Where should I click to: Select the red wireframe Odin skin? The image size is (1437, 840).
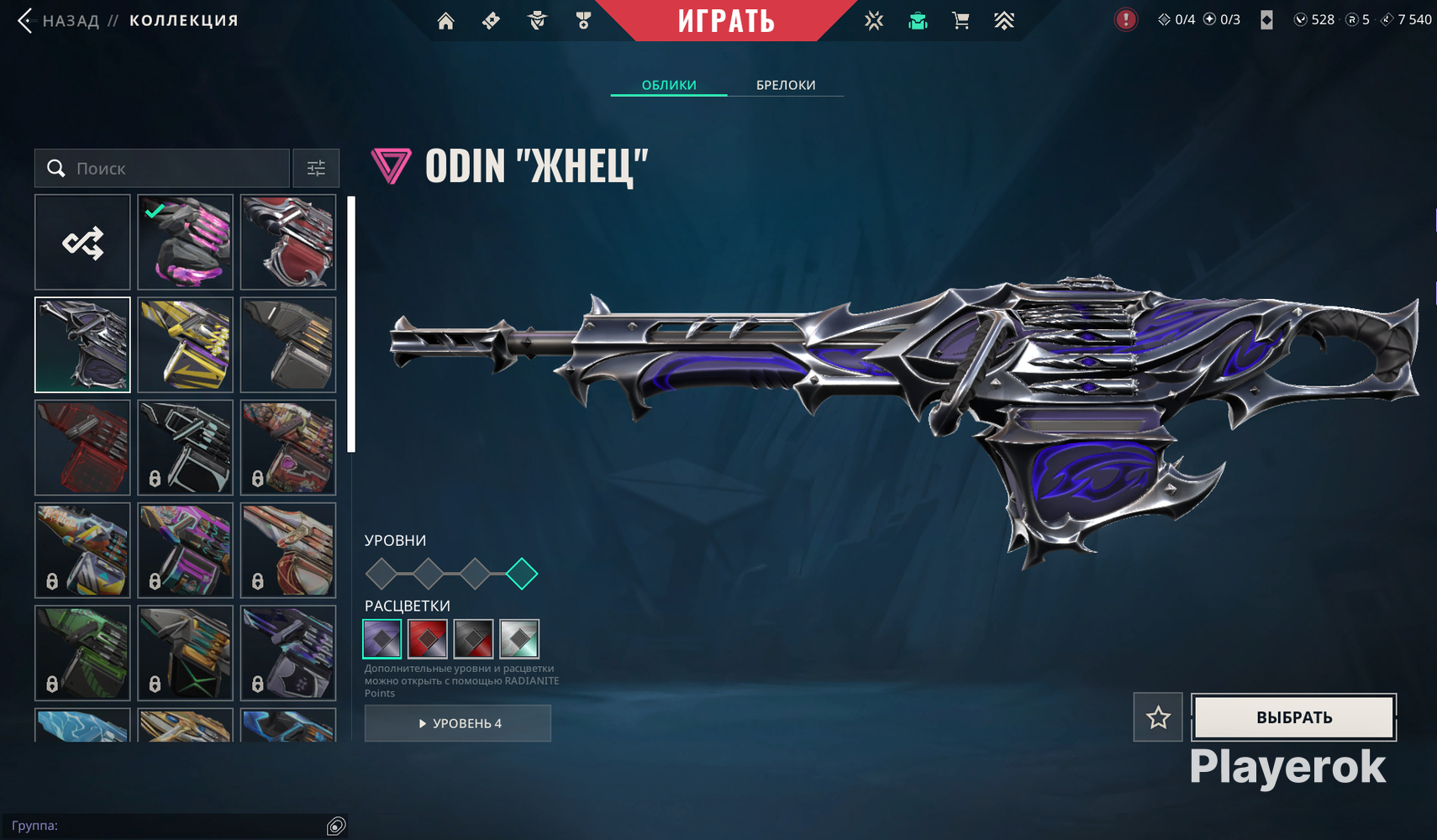tap(82, 448)
